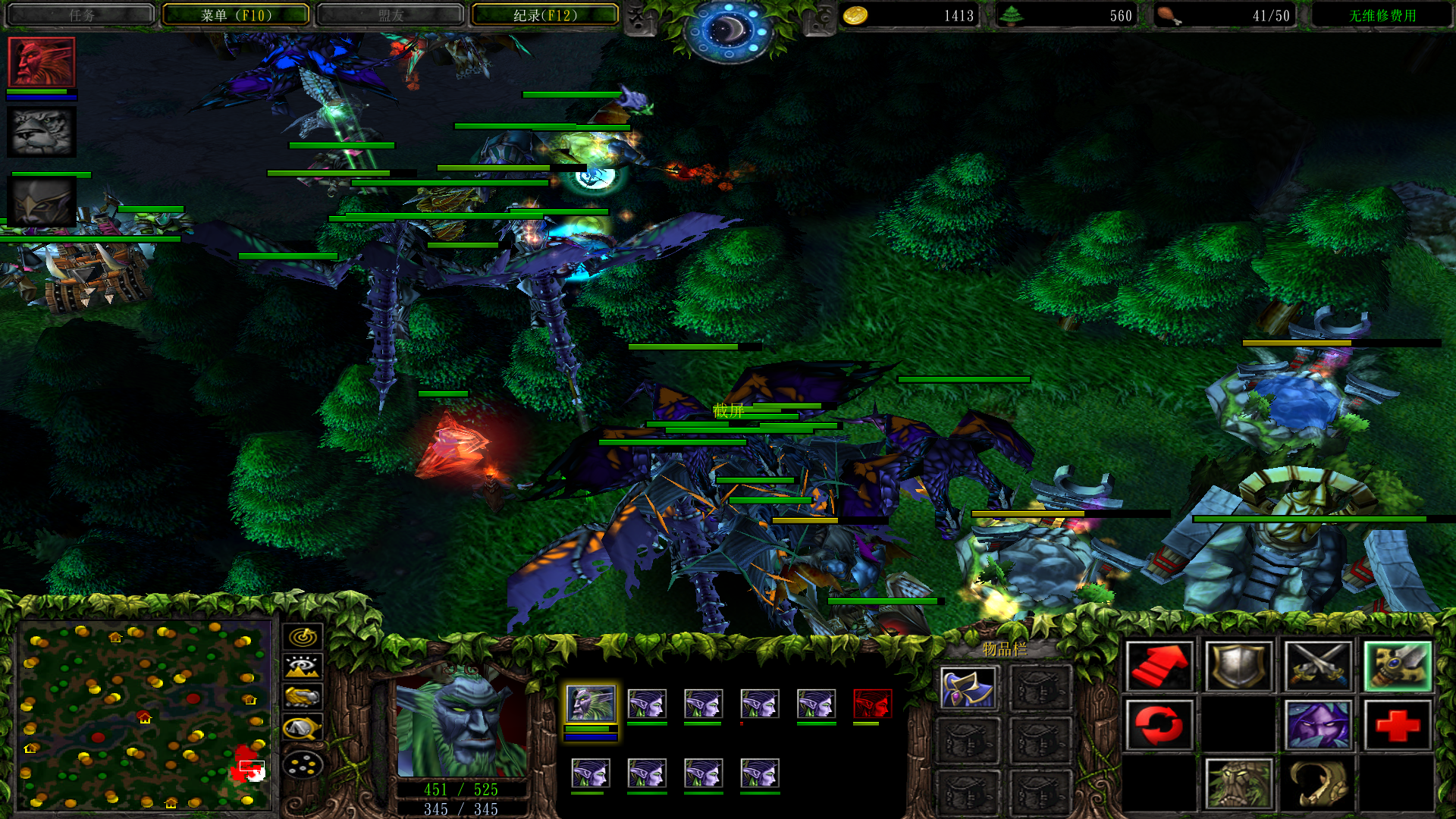Toggle the minimap terrain display button

point(303,667)
